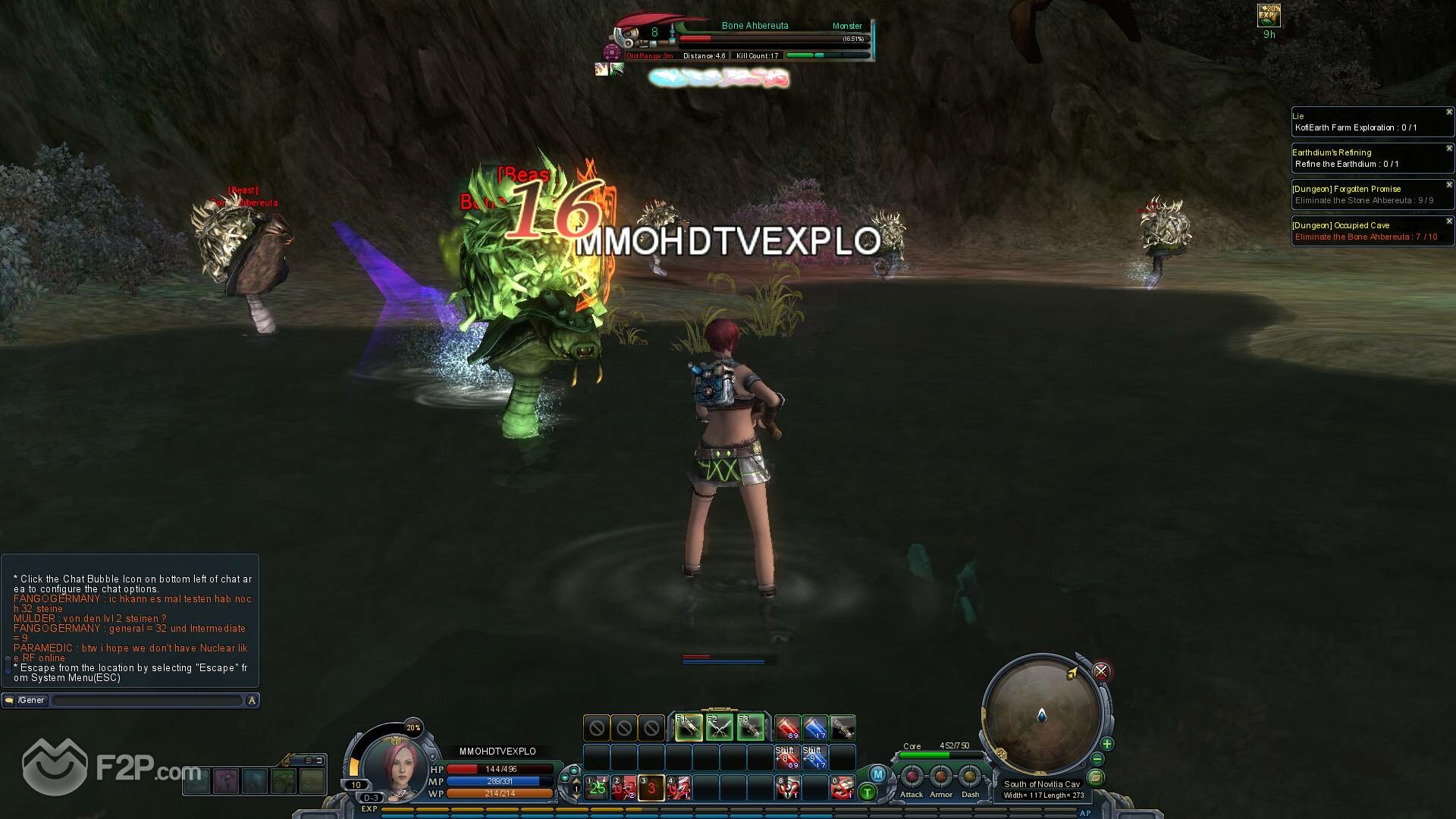Viewport: 1456px width, 819px height.
Task: Select the Occupied Cave dungeon quest entry
Action: click(1365, 231)
